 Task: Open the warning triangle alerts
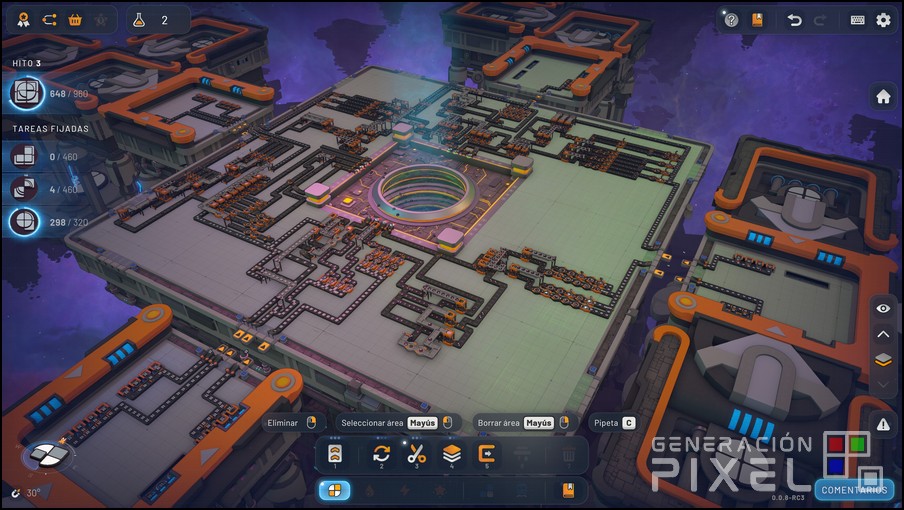click(883, 424)
